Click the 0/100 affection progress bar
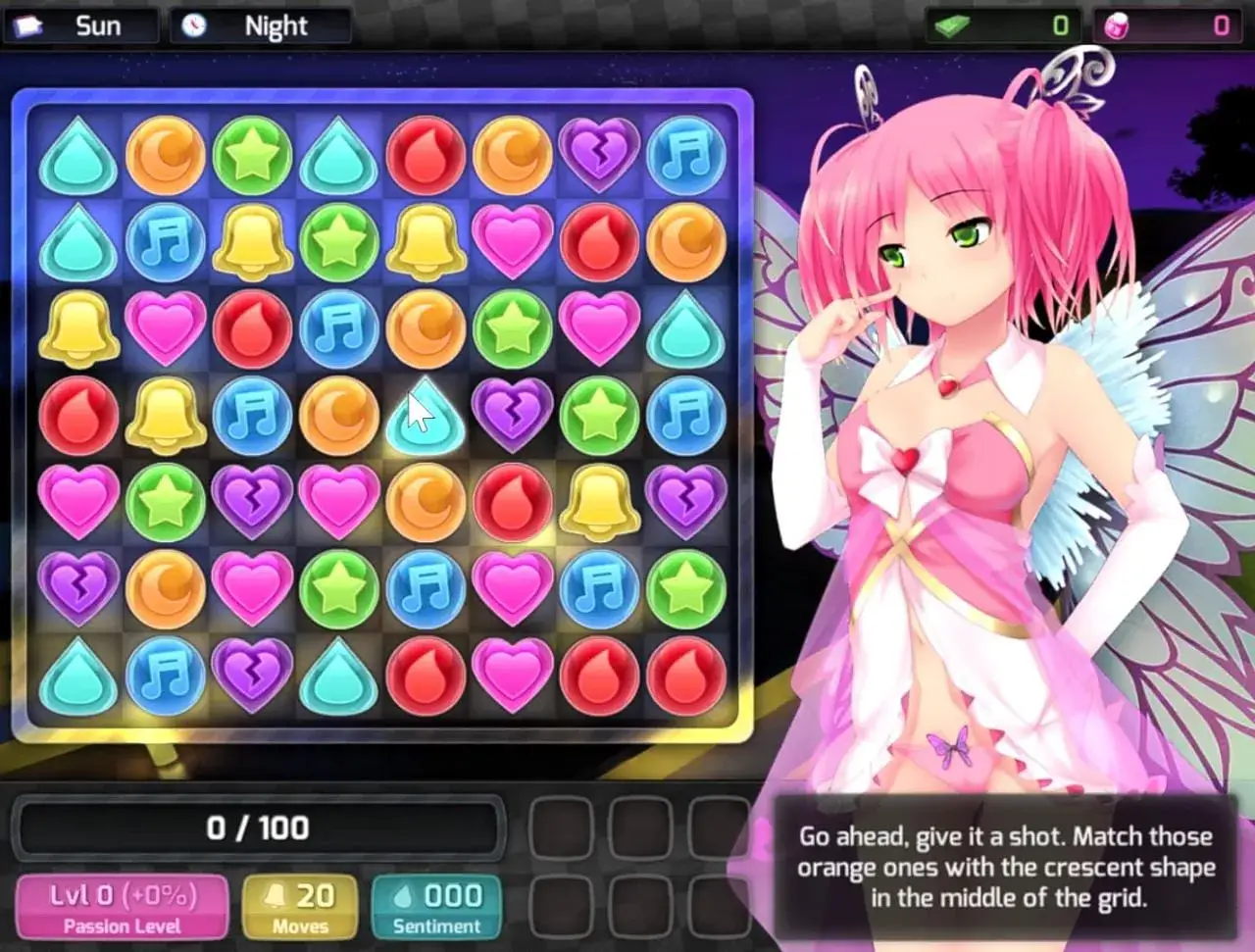The width and height of the screenshot is (1255, 952). 261,827
